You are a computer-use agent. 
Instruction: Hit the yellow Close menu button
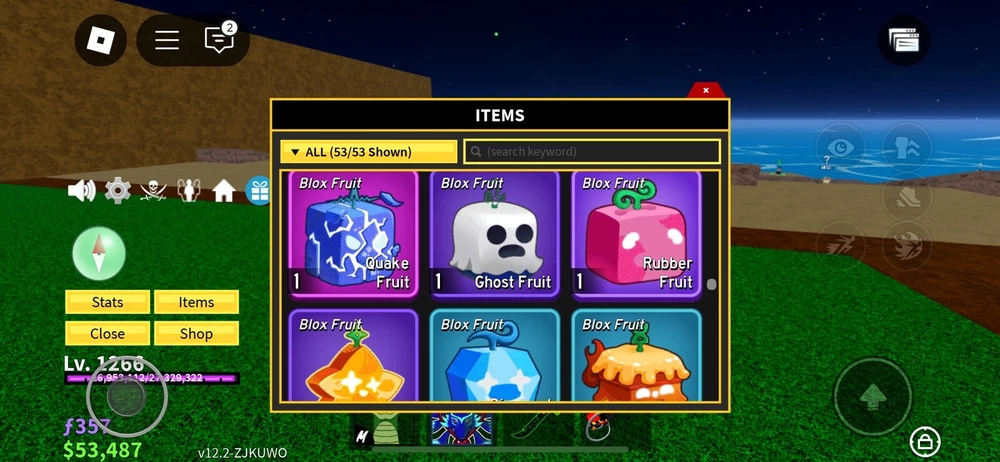[107, 334]
